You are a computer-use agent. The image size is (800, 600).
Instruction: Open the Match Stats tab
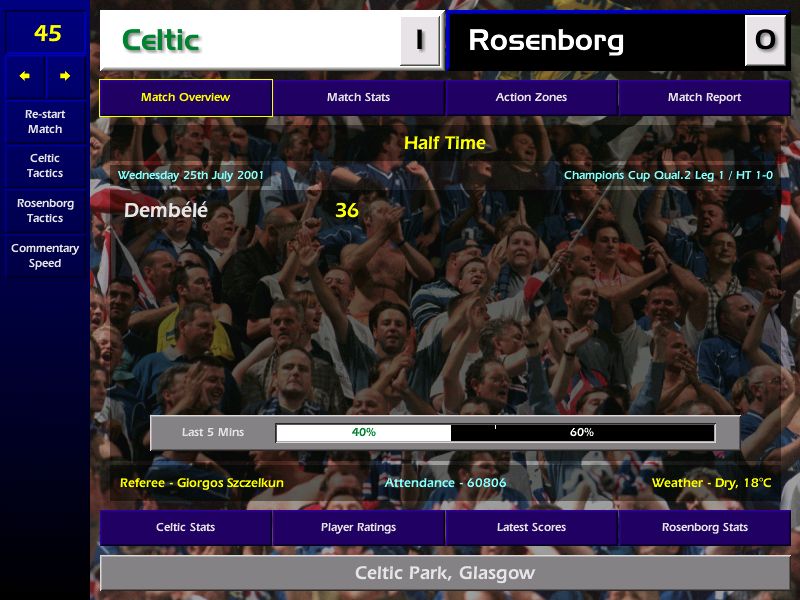358,97
